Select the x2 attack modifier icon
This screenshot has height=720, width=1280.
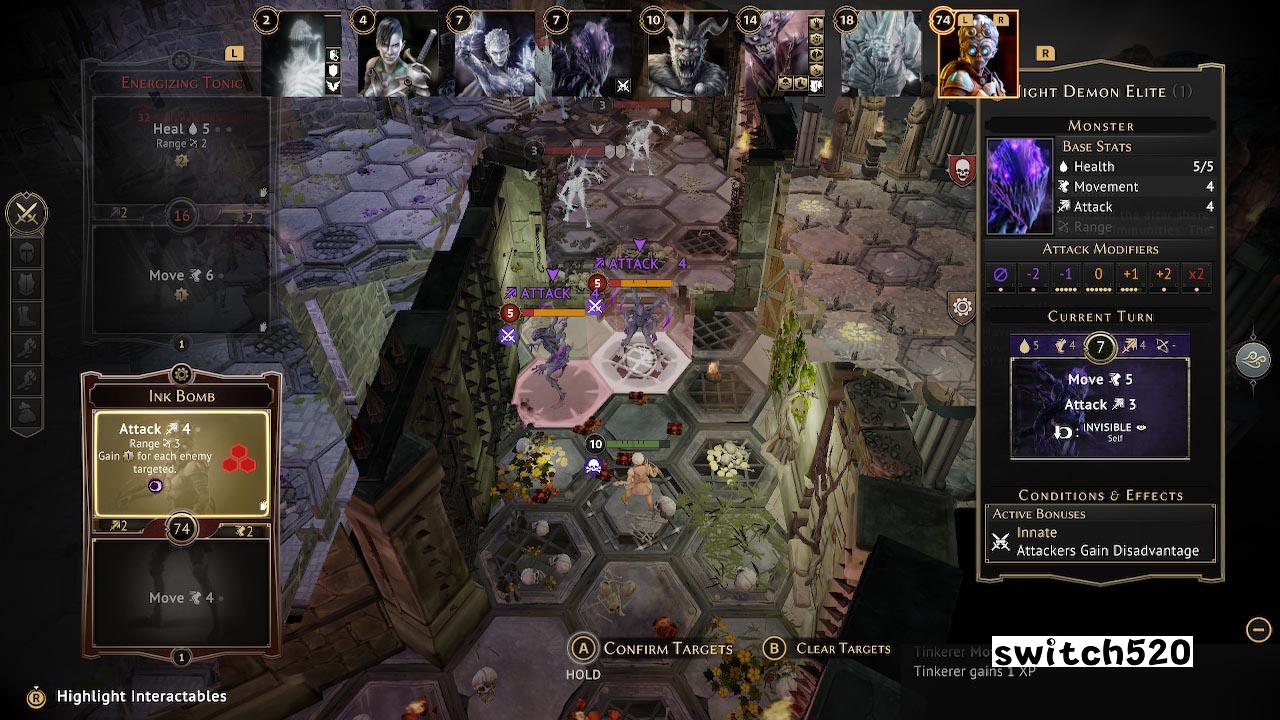[1196, 272]
